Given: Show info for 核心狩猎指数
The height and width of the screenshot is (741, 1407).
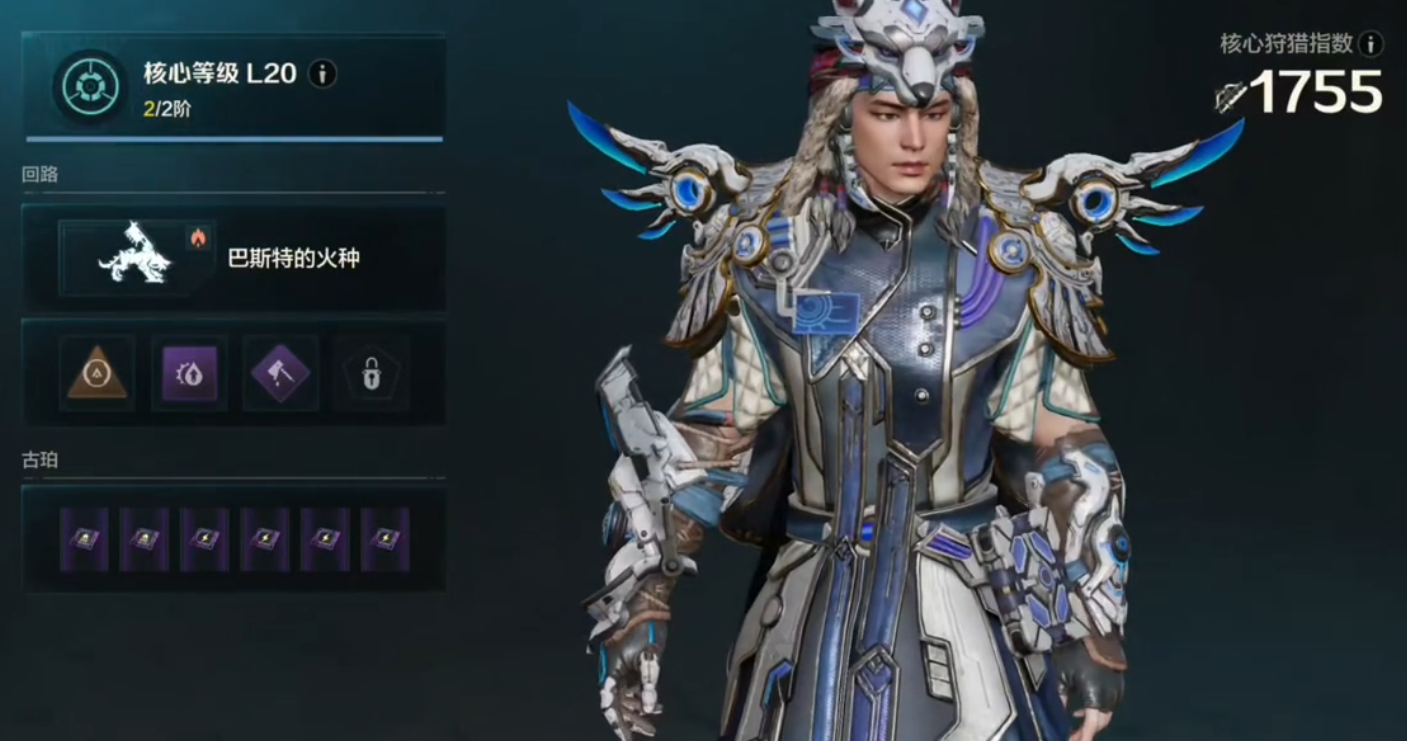Looking at the screenshot, I should click(1371, 43).
